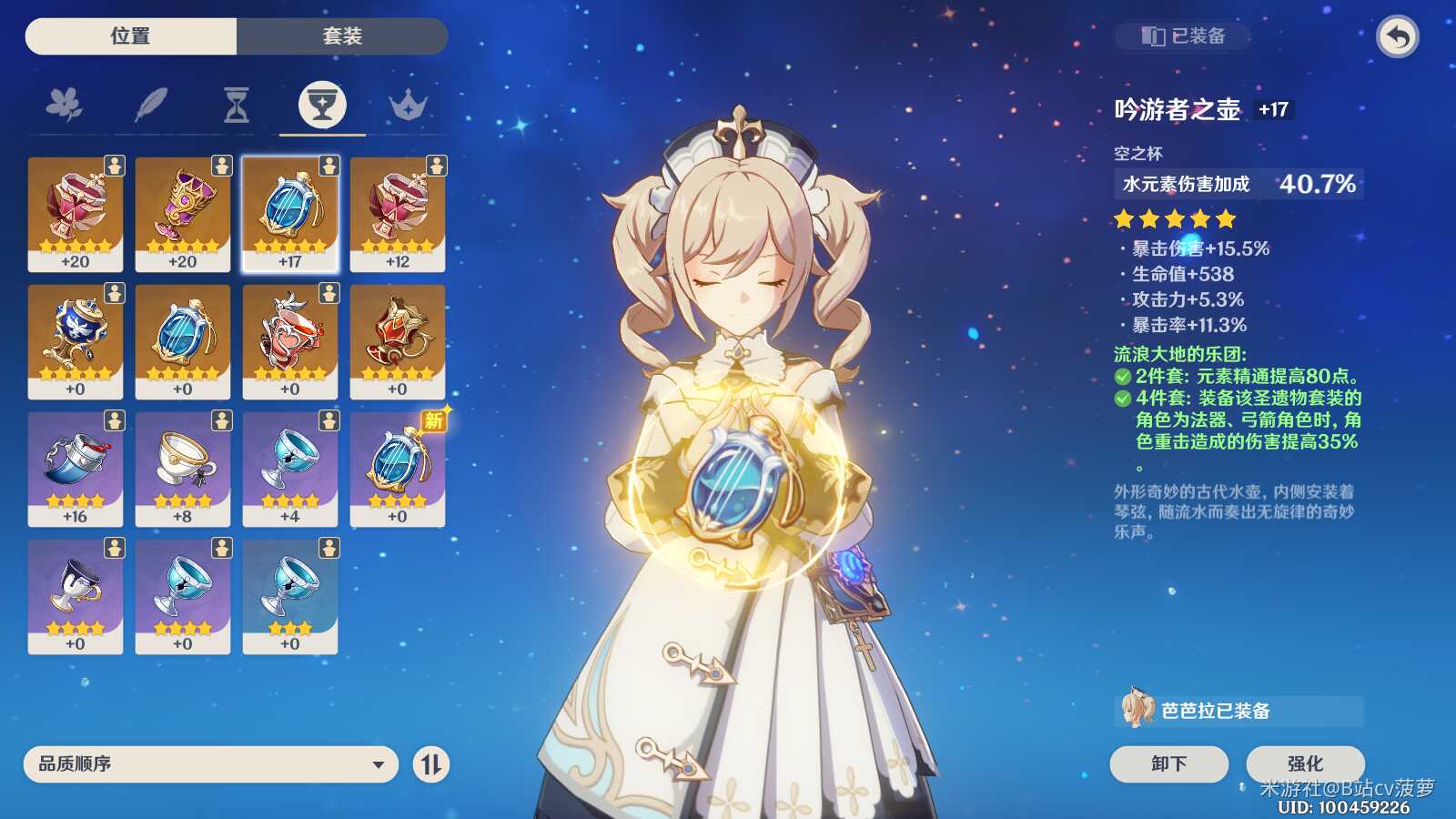Open the hourglass sands category

click(x=237, y=106)
